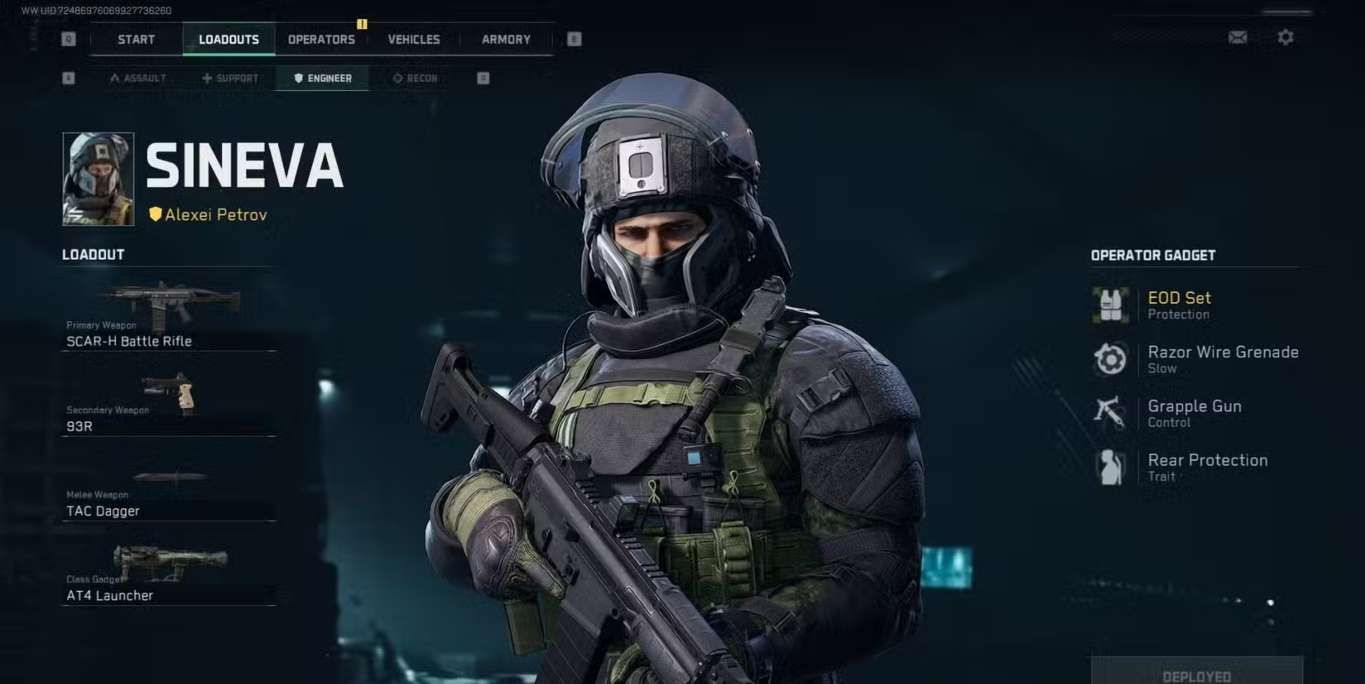
Task: View the EOD Set operator gadget
Action: click(1179, 304)
